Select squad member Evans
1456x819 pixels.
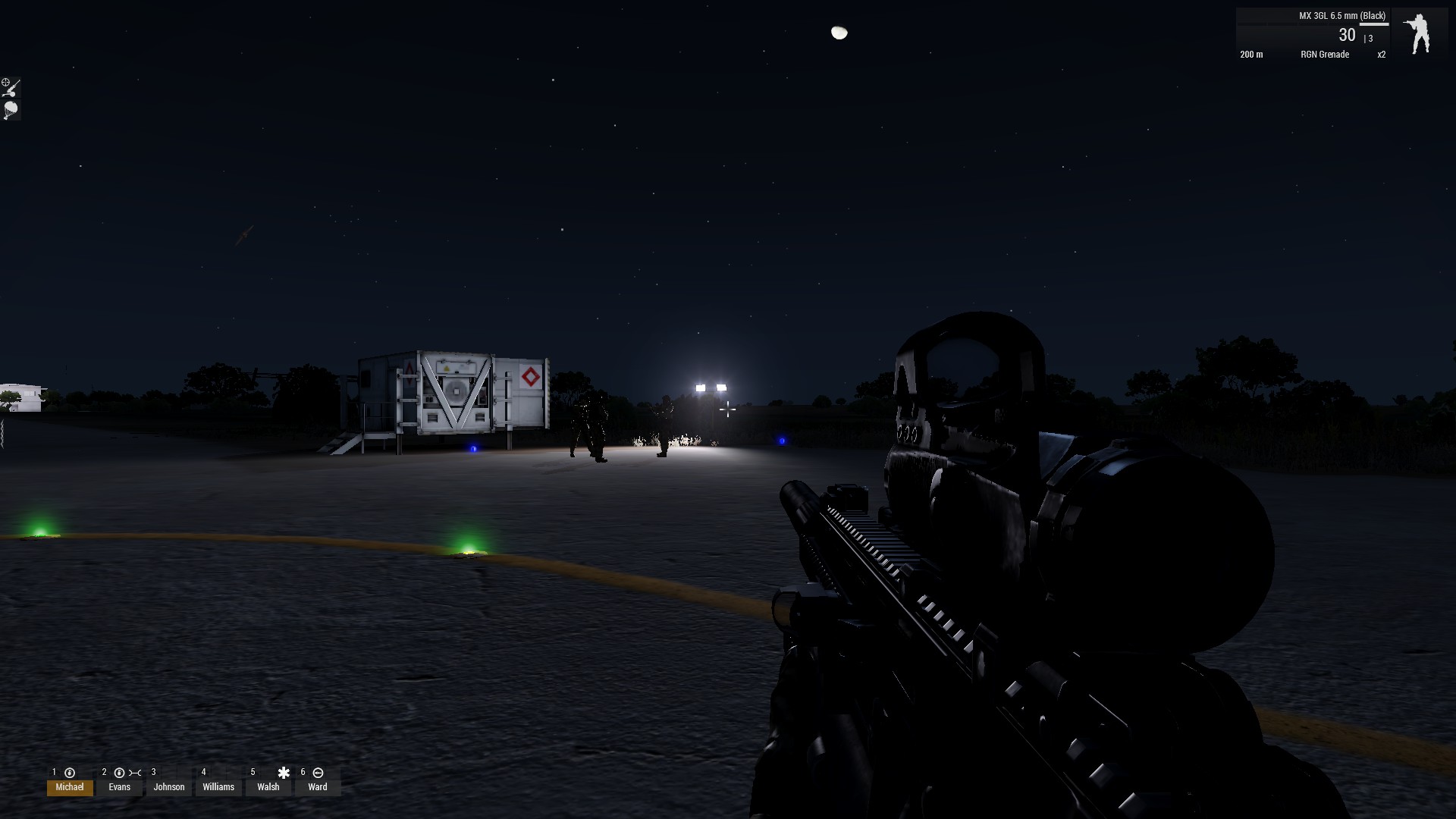click(120, 786)
